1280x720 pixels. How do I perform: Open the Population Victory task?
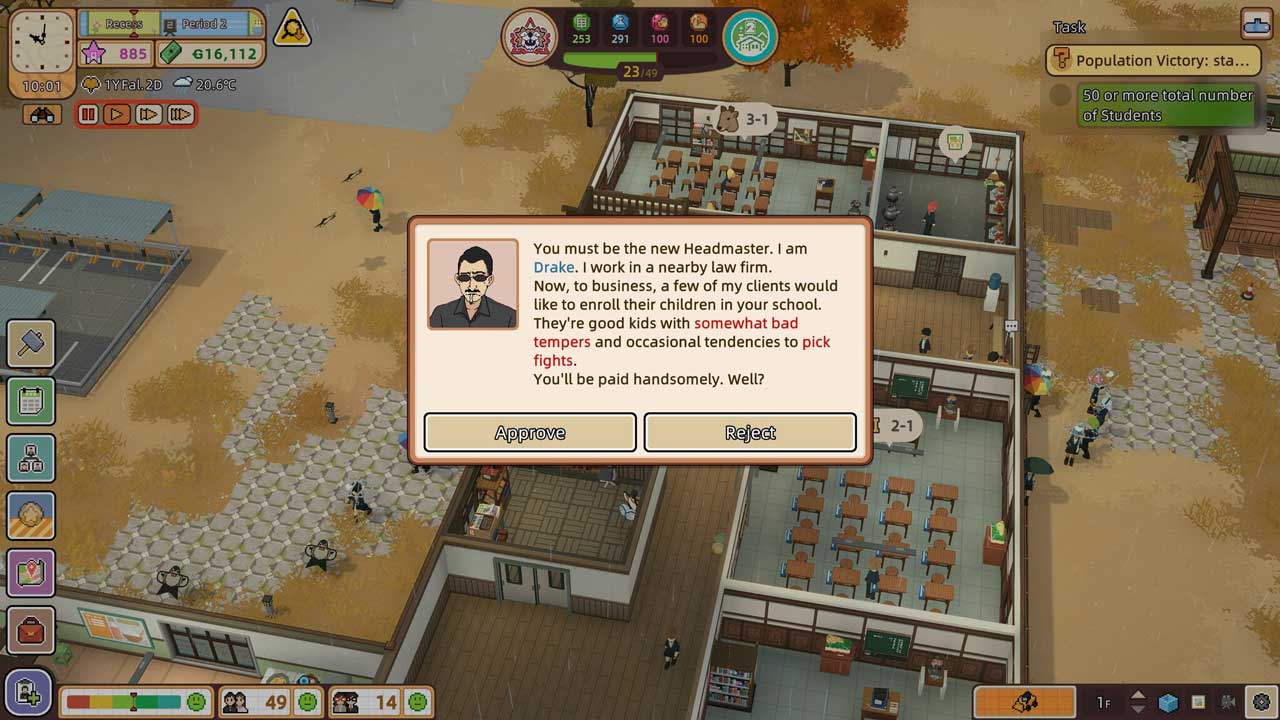pos(1150,60)
